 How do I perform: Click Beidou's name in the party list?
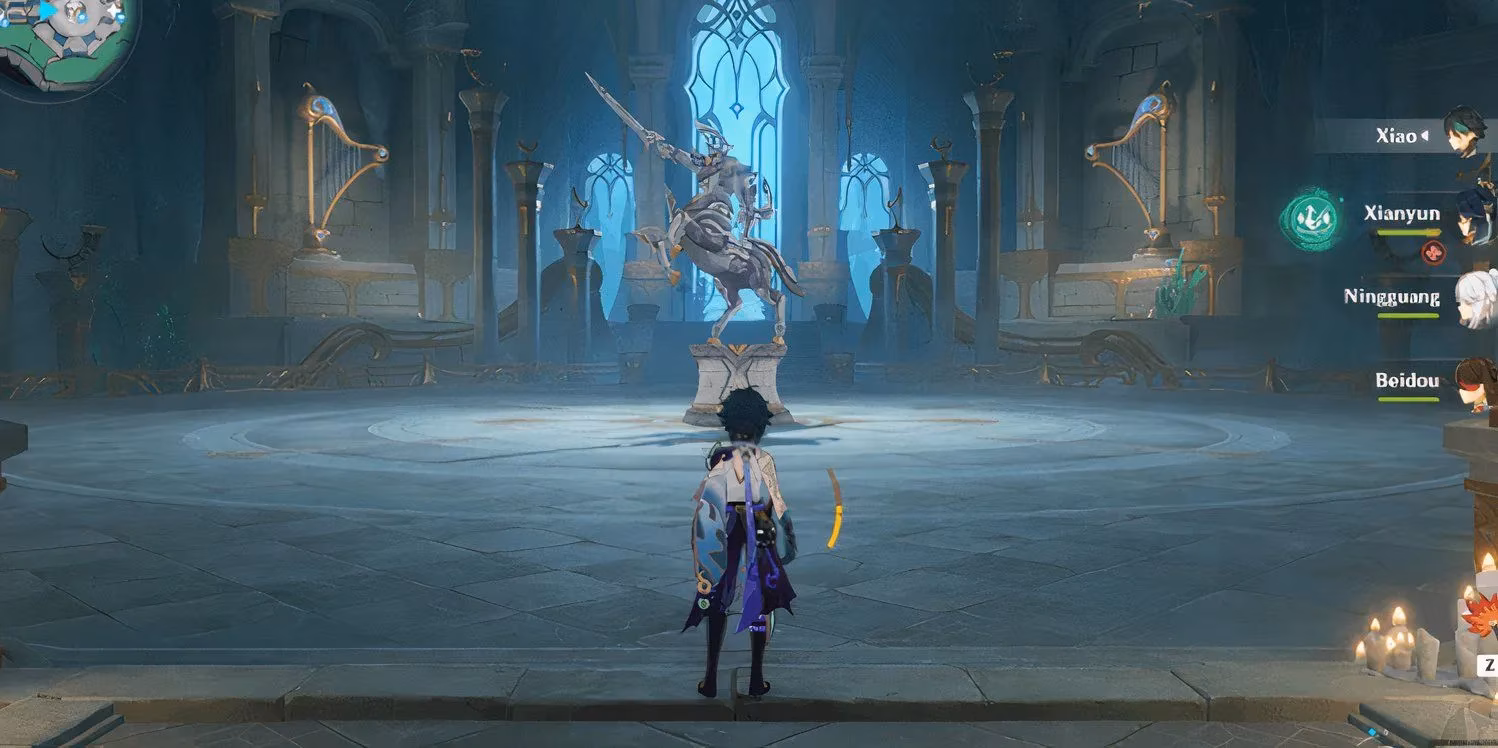1410,380
